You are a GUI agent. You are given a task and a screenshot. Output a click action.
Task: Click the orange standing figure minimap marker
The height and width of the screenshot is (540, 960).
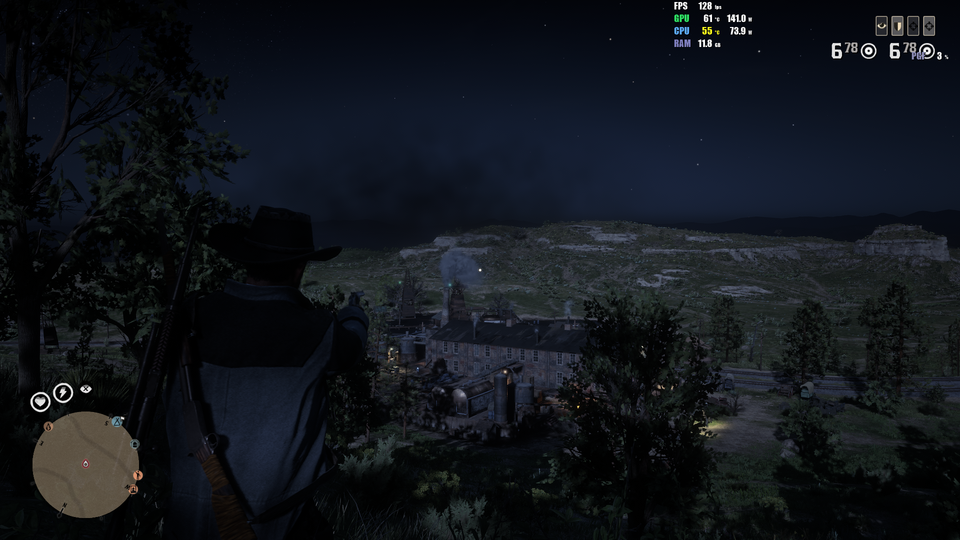138,475
